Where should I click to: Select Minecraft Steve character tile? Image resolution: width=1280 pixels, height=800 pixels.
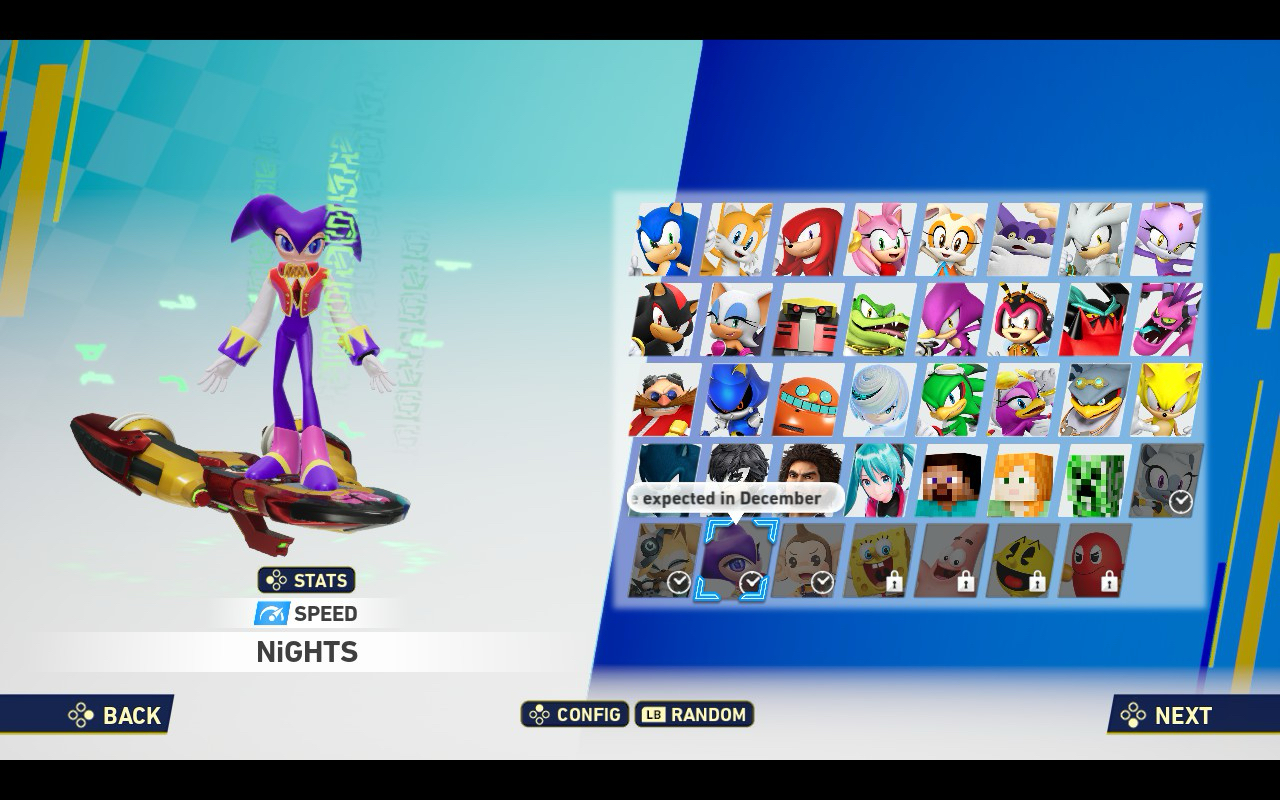[x=953, y=480]
